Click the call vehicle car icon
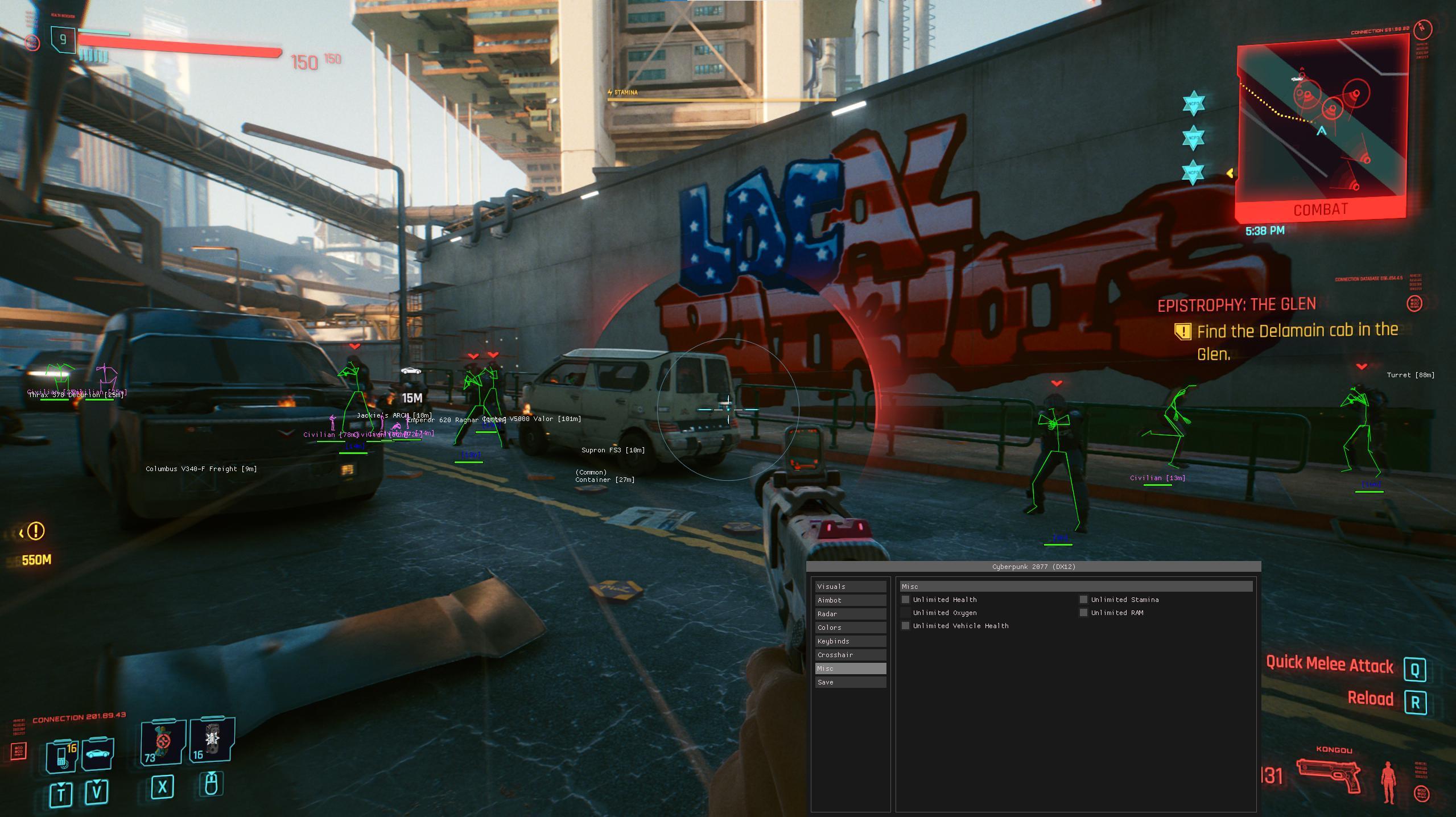Screen dimensions: 1456x817 point(98,753)
